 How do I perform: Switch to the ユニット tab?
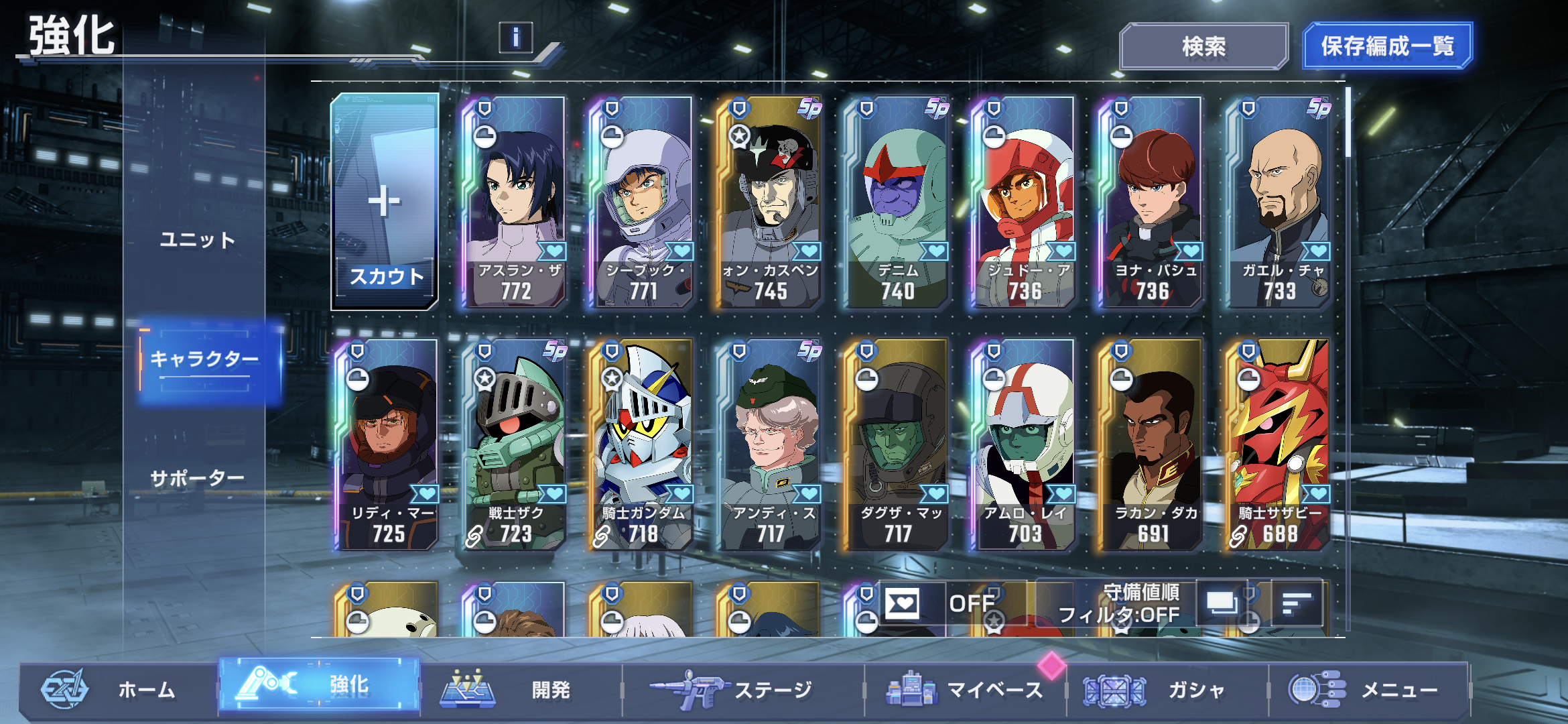pyautogui.click(x=197, y=240)
